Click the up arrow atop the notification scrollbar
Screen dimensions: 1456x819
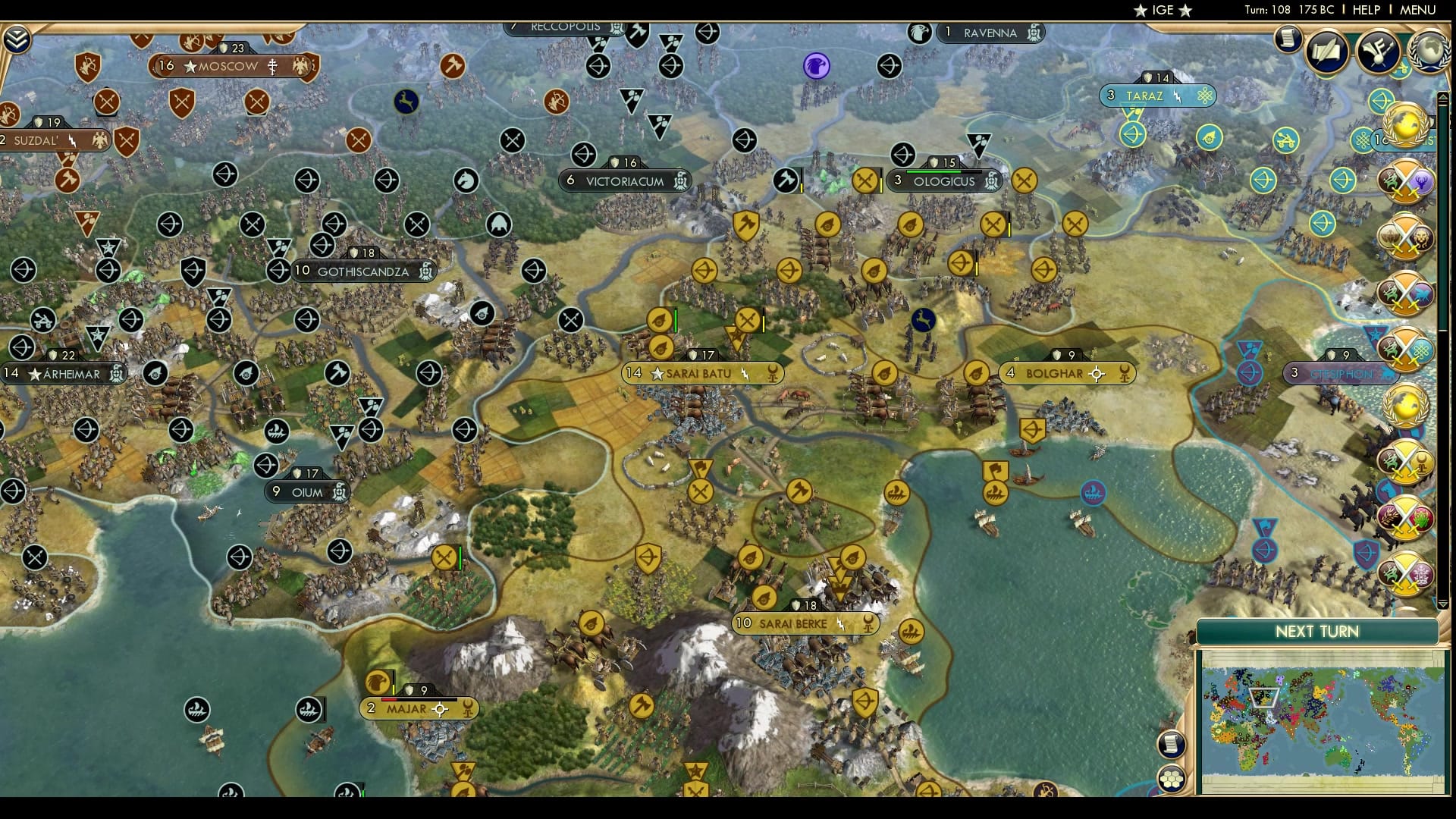coord(1442,97)
